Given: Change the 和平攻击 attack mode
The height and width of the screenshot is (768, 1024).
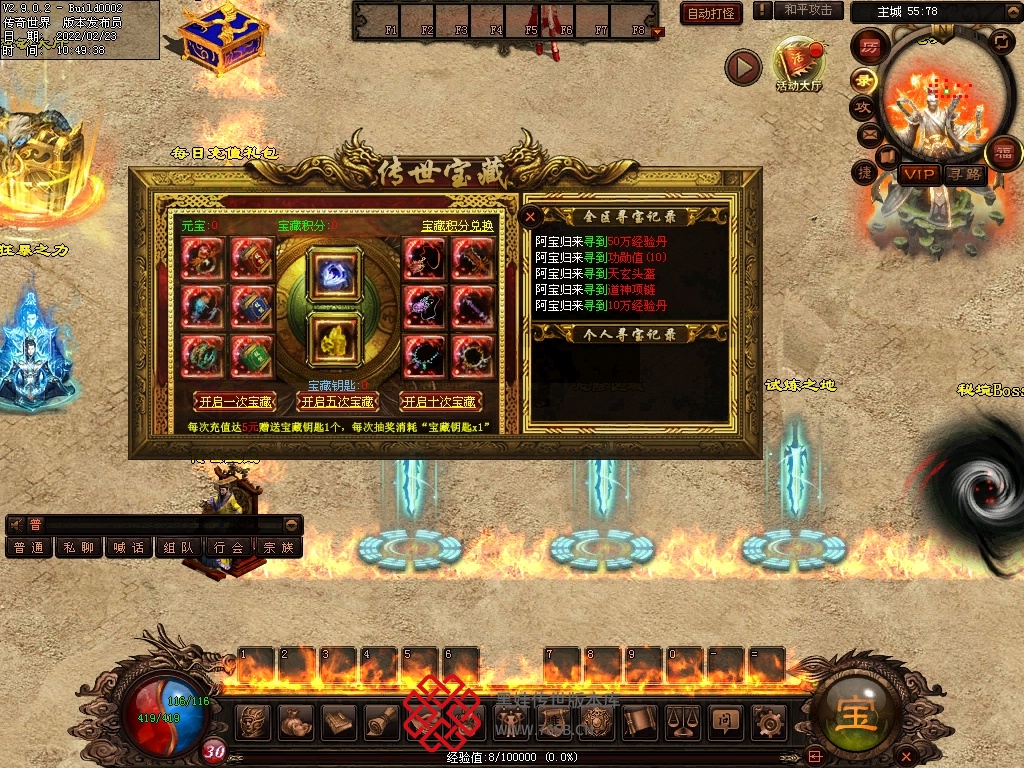Looking at the screenshot, I should [x=808, y=10].
